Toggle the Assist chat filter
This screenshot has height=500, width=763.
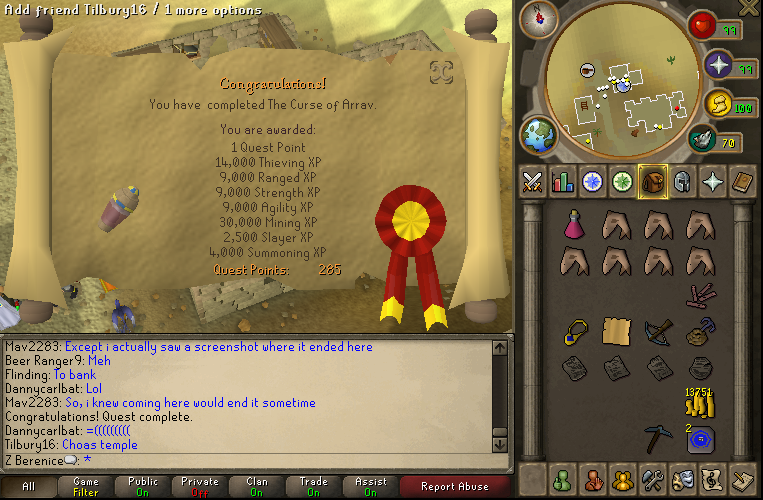coord(370,486)
